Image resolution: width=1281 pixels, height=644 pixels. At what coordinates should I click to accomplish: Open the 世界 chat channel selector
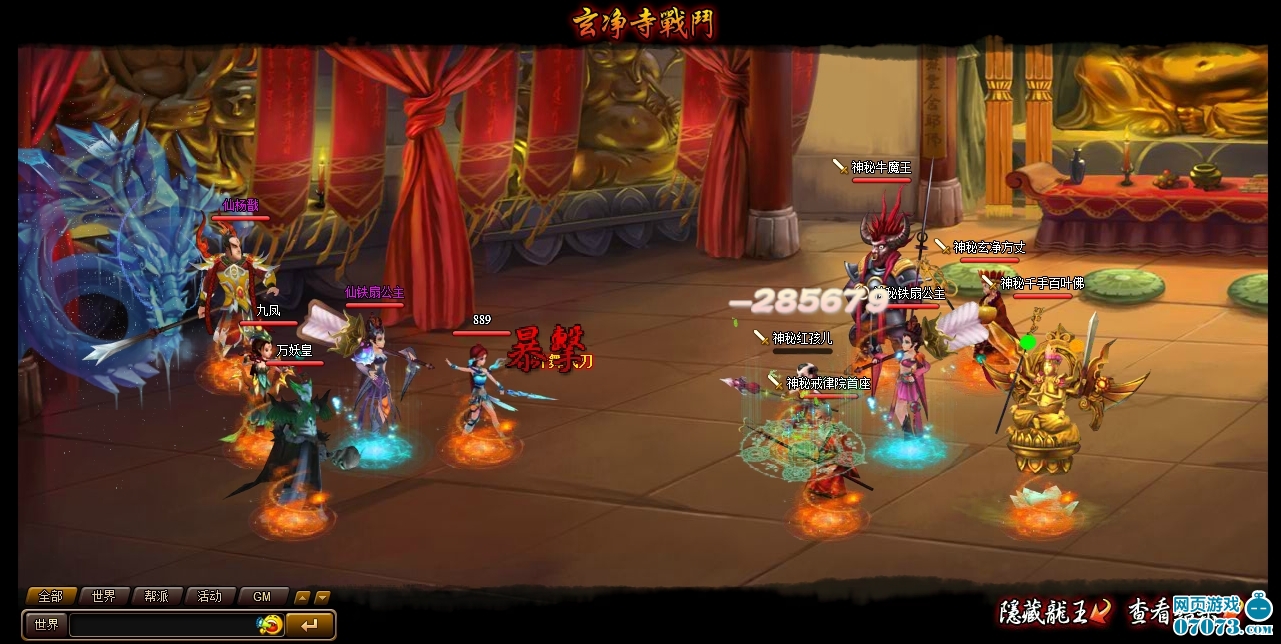point(46,625)
